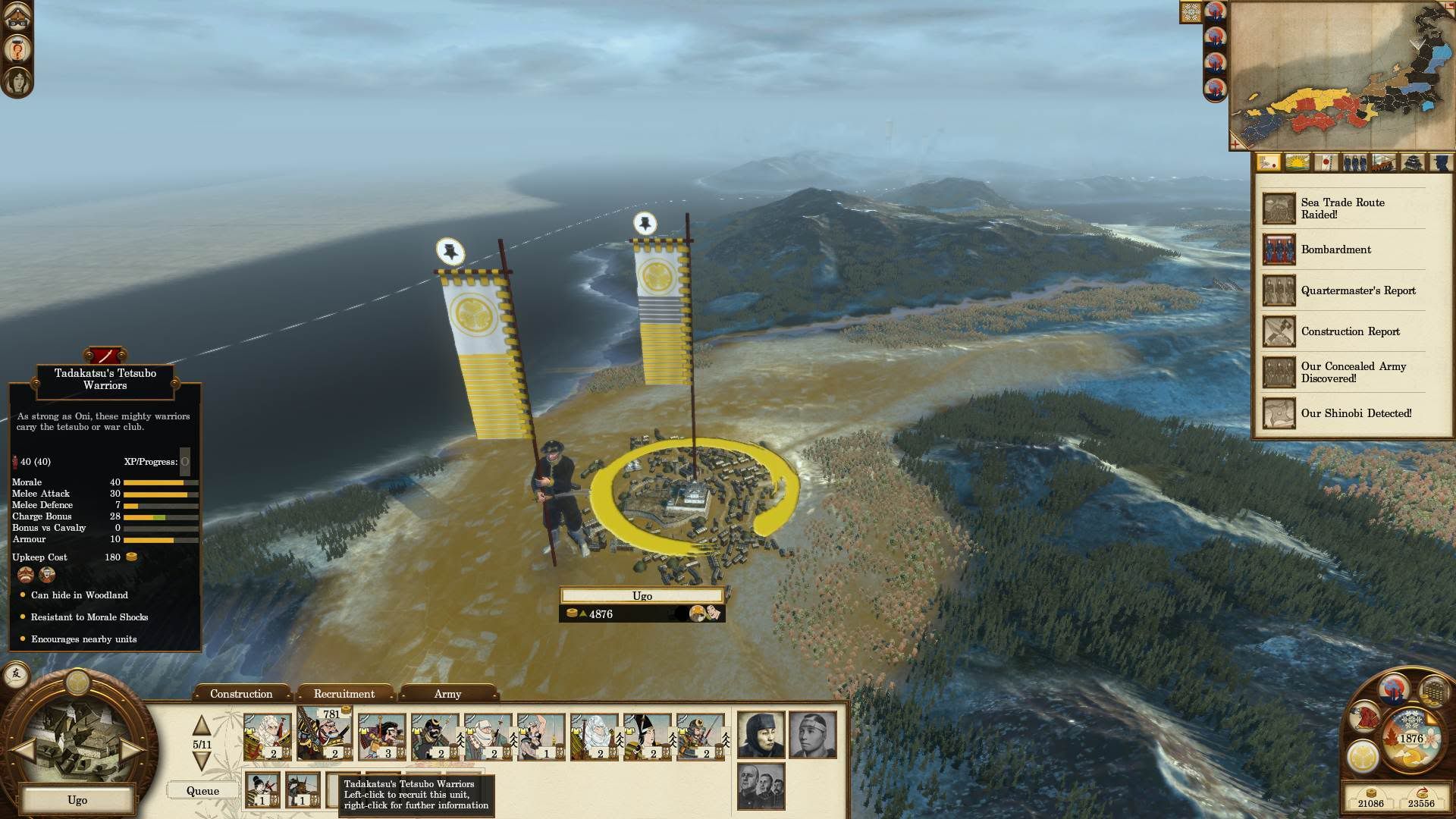
Task: Select the three officers group portrait
Action: click(x=761, y=786)
